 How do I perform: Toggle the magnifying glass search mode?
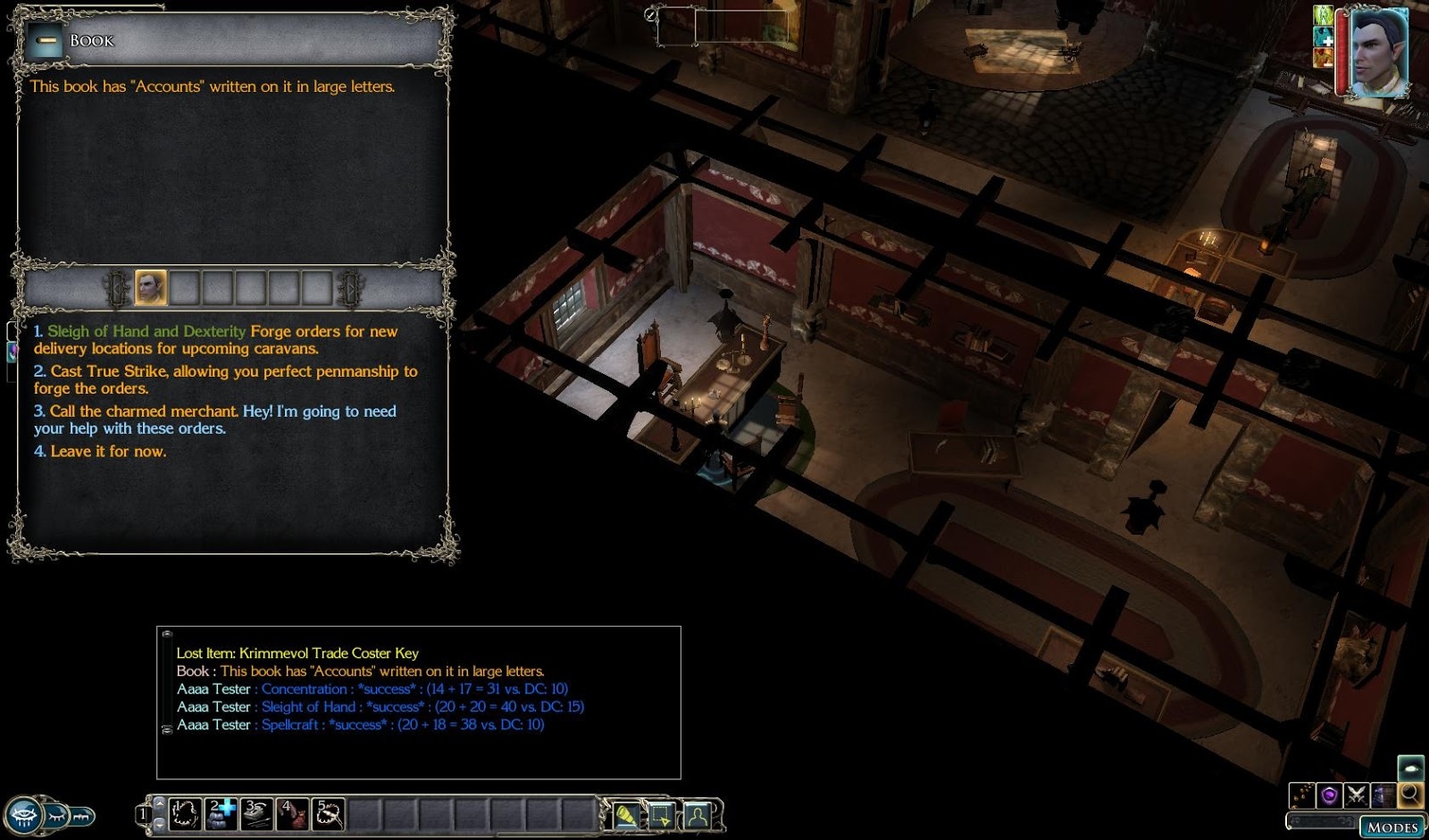1410,794
